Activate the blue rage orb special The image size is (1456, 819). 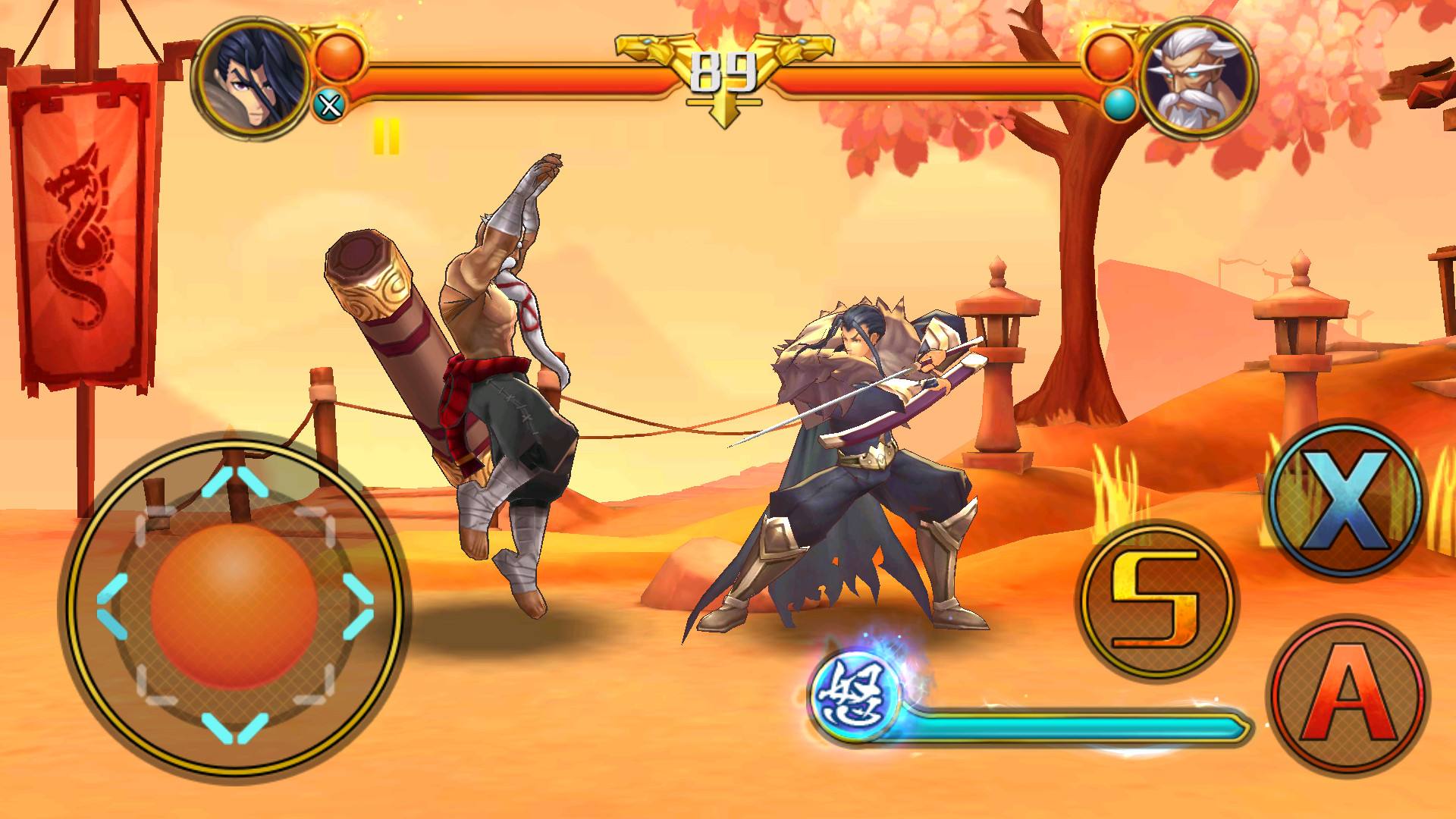click(x=854, y=692)
